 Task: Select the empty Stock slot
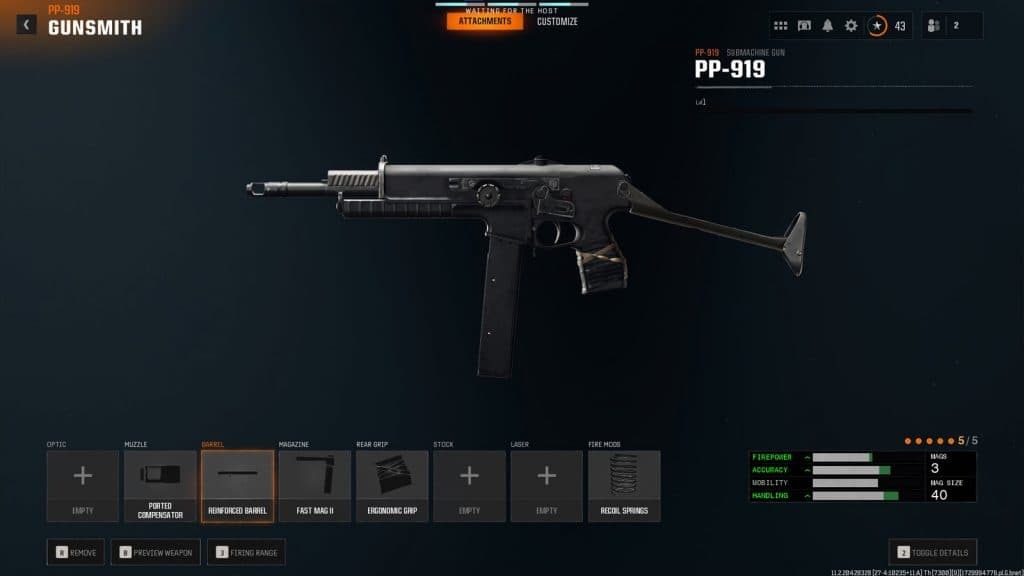469,485
